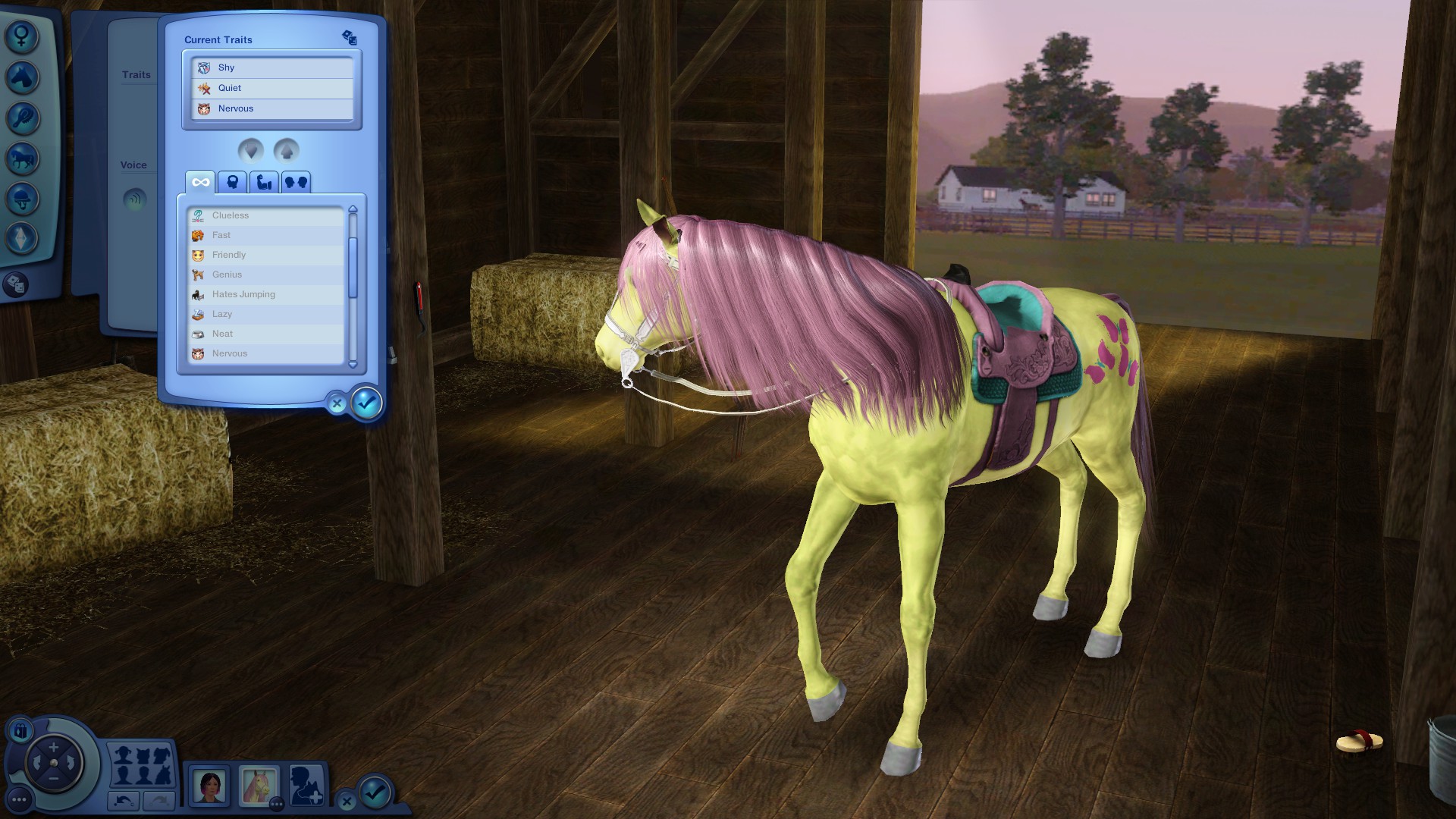Add a new Sim or pet to household
This screenshot has height=819, width=1456.
(x=307, y=786)
